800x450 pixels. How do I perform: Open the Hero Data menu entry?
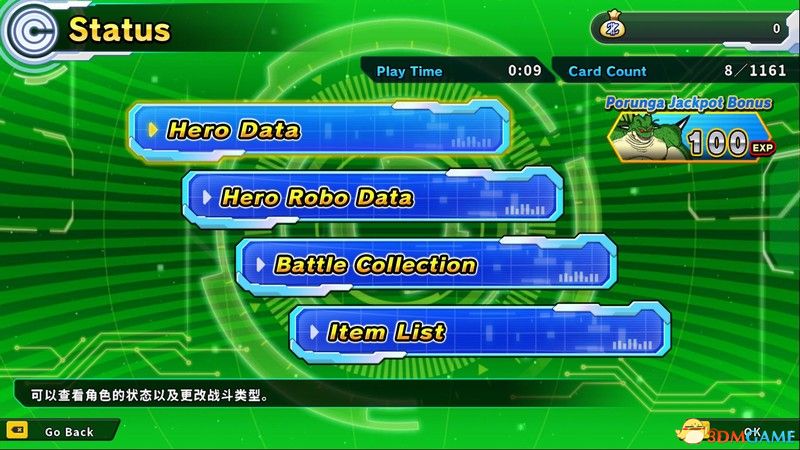point(320,130)
